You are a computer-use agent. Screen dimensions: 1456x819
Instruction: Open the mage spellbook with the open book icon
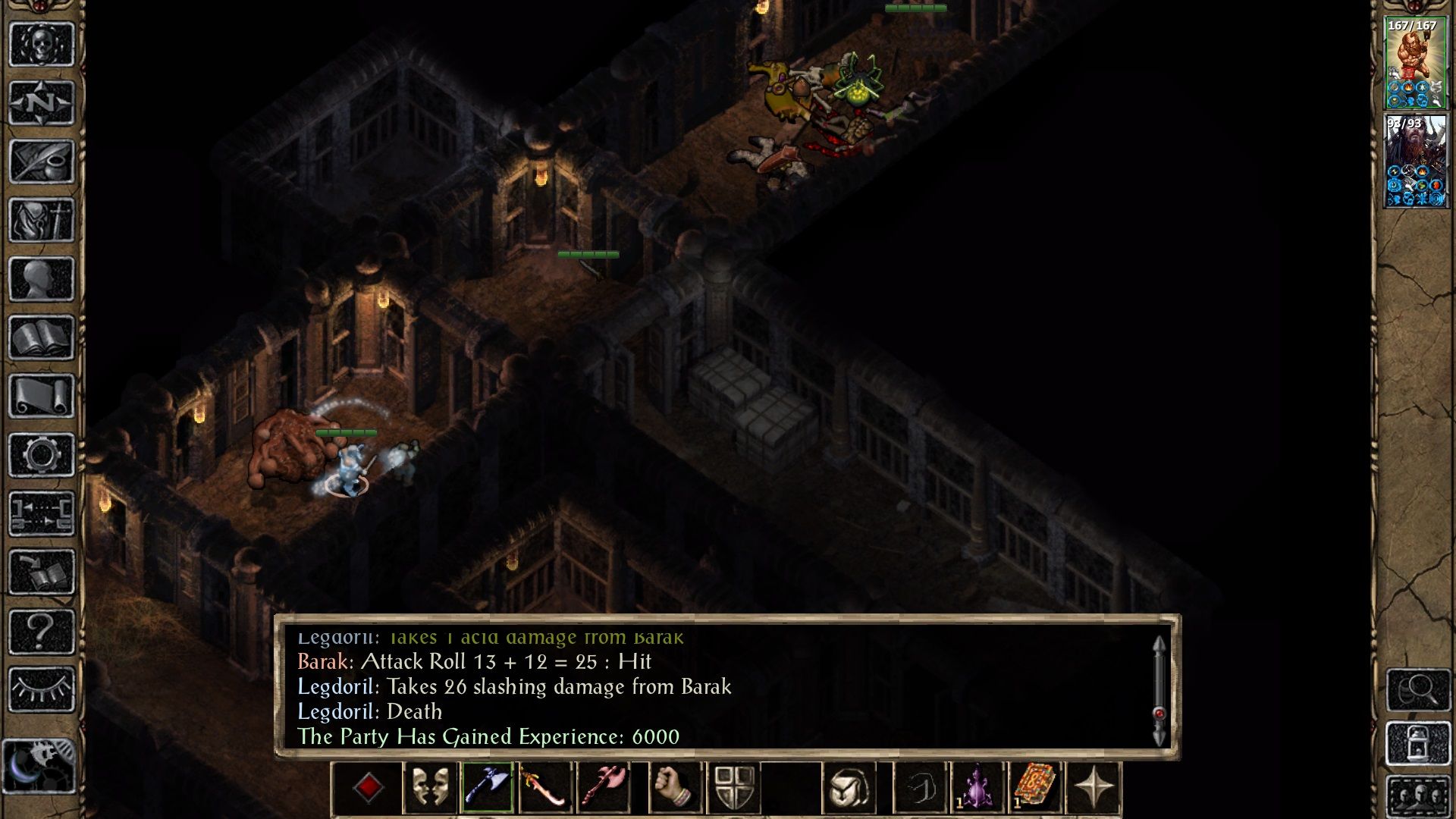point(42,337)
